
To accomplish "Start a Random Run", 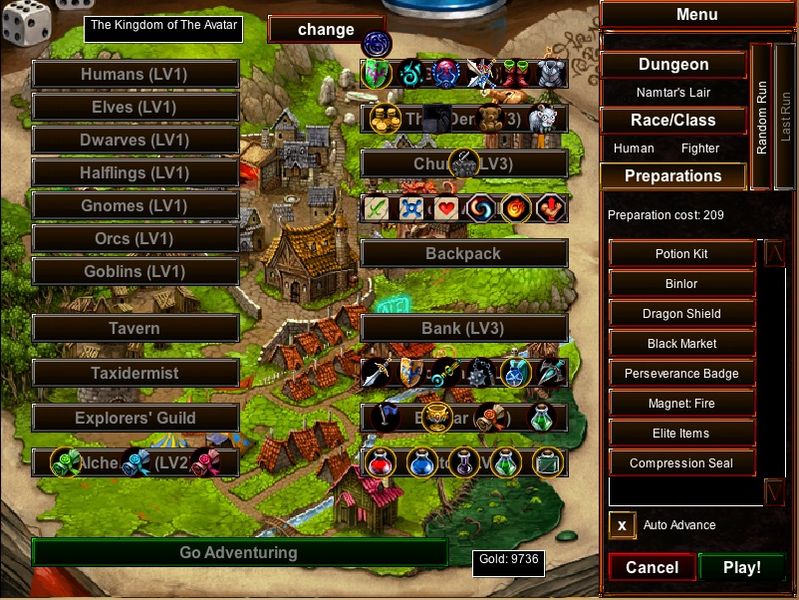I will (762, 116).
